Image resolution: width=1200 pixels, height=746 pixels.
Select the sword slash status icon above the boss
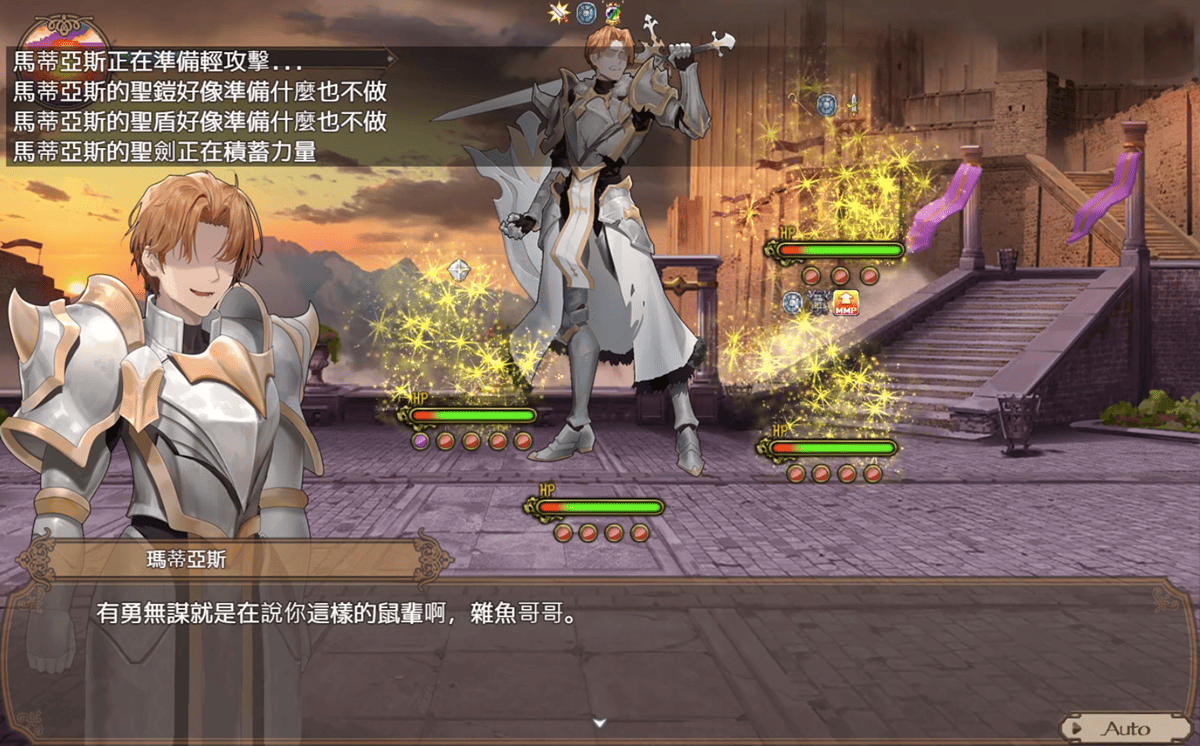559,13
